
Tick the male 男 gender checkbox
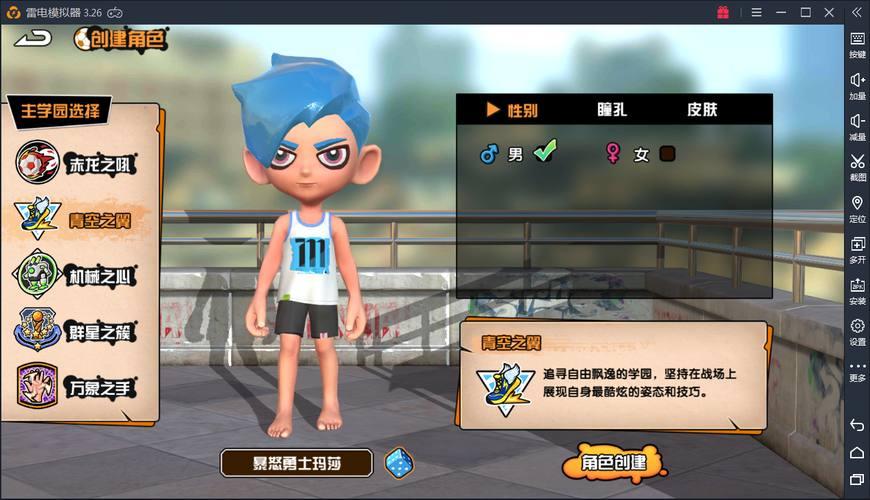pyautogui.click(x=545, y=152)
